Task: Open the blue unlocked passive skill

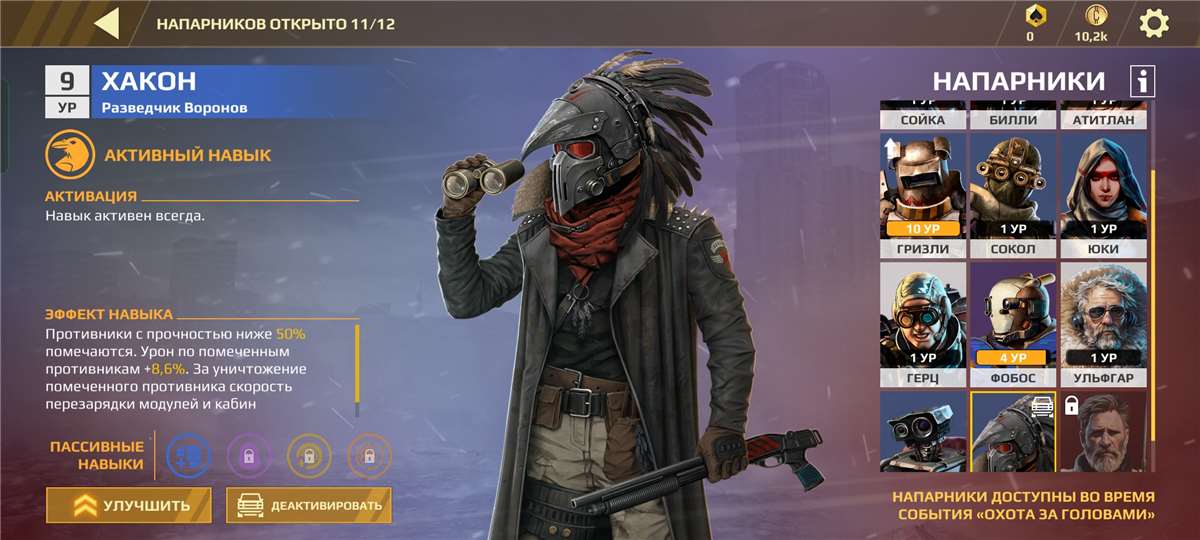Action: pyautogui.click(x=187, y=455)
